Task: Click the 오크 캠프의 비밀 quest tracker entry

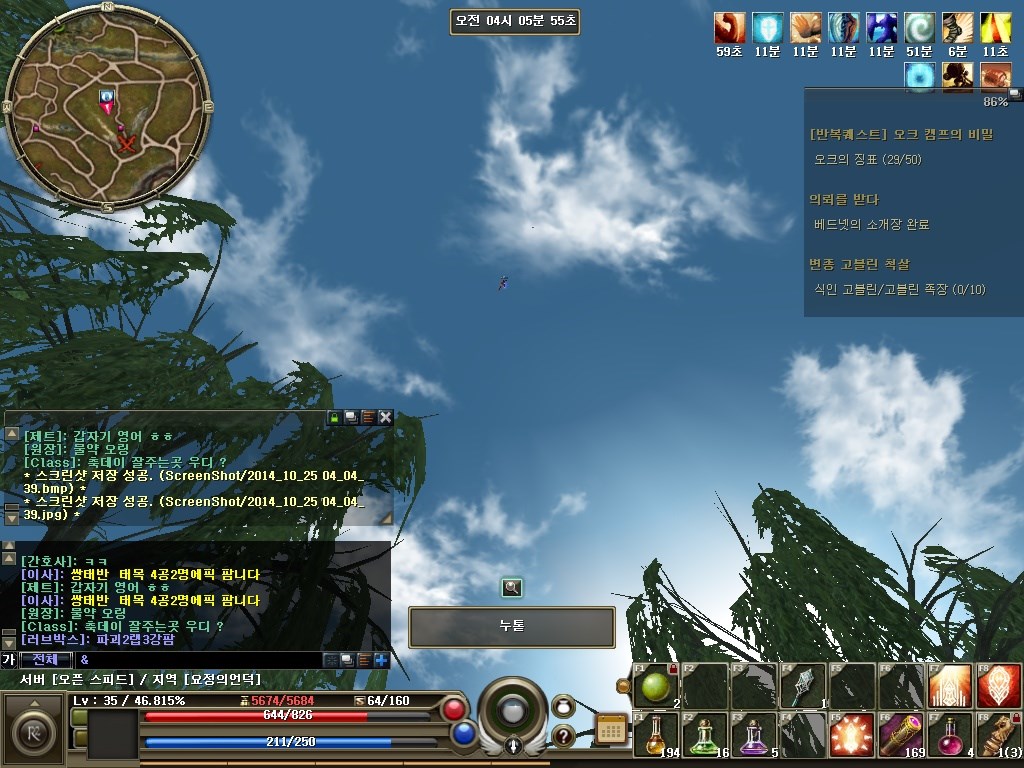Action: click(x=886, y=133)
